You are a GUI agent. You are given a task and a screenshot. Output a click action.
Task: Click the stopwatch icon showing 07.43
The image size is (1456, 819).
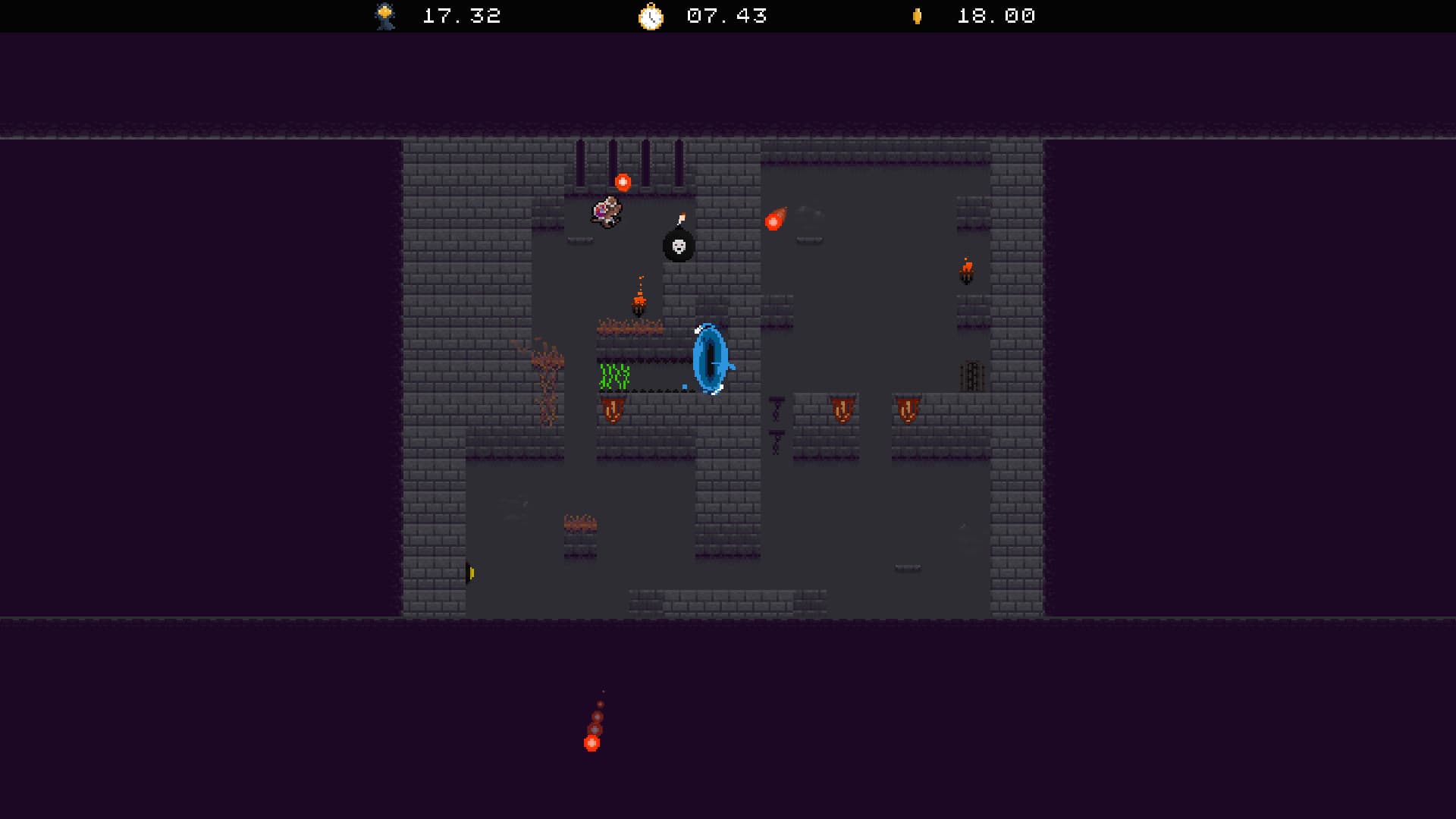pos(651,15)
